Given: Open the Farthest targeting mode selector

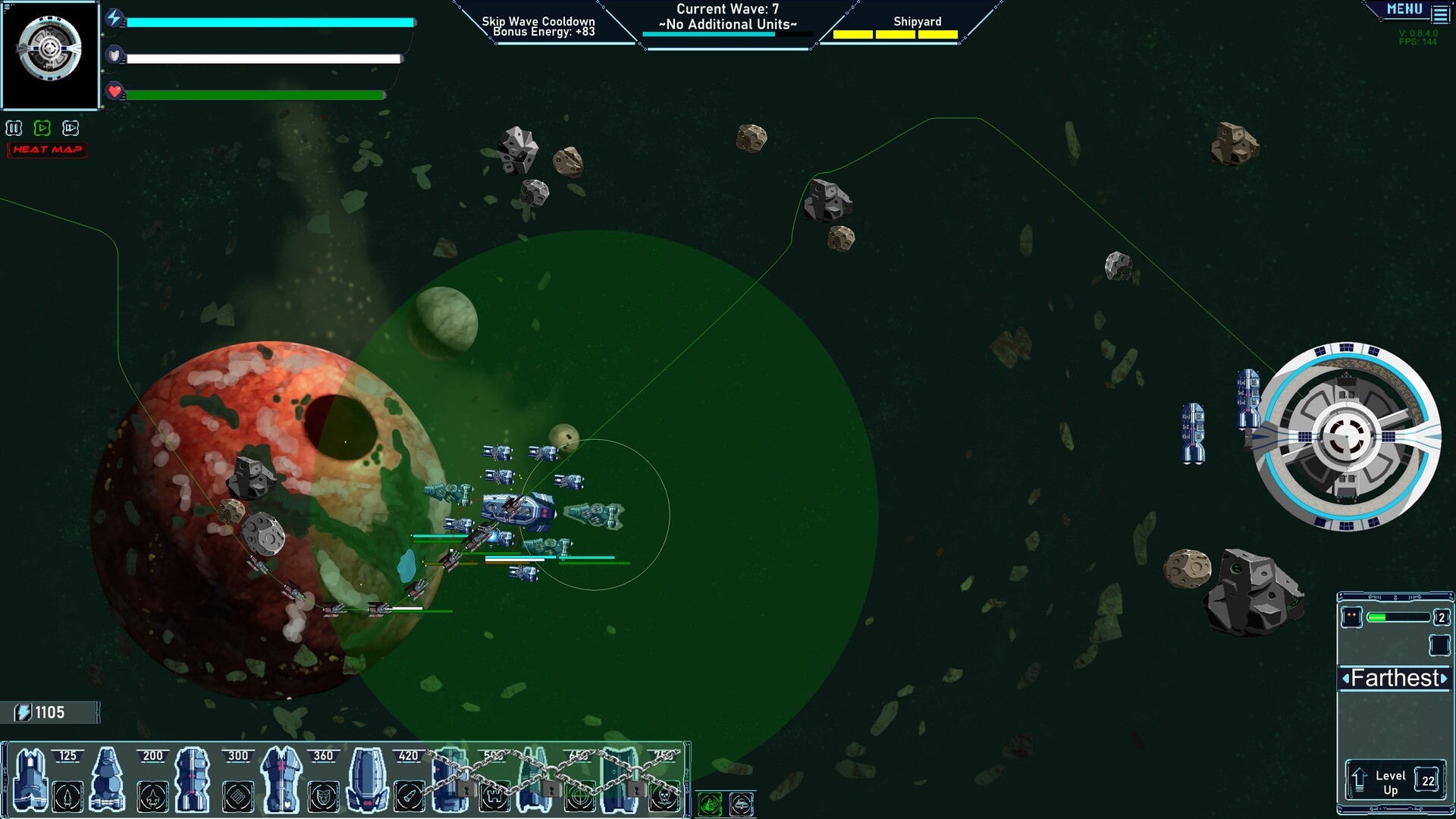Looking at the screenshot, I should [1395, 679].
